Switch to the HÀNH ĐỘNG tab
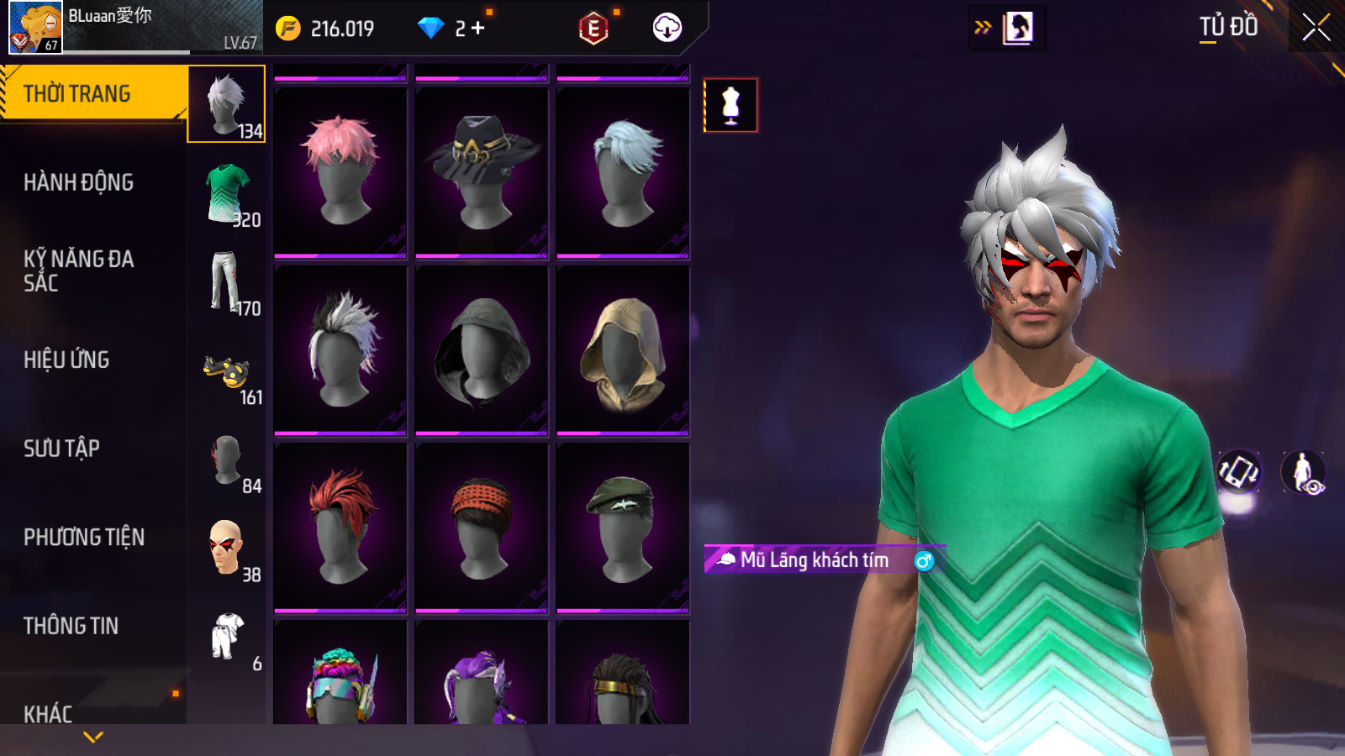This screenshot has width=1345, height=756. [79, 182]
